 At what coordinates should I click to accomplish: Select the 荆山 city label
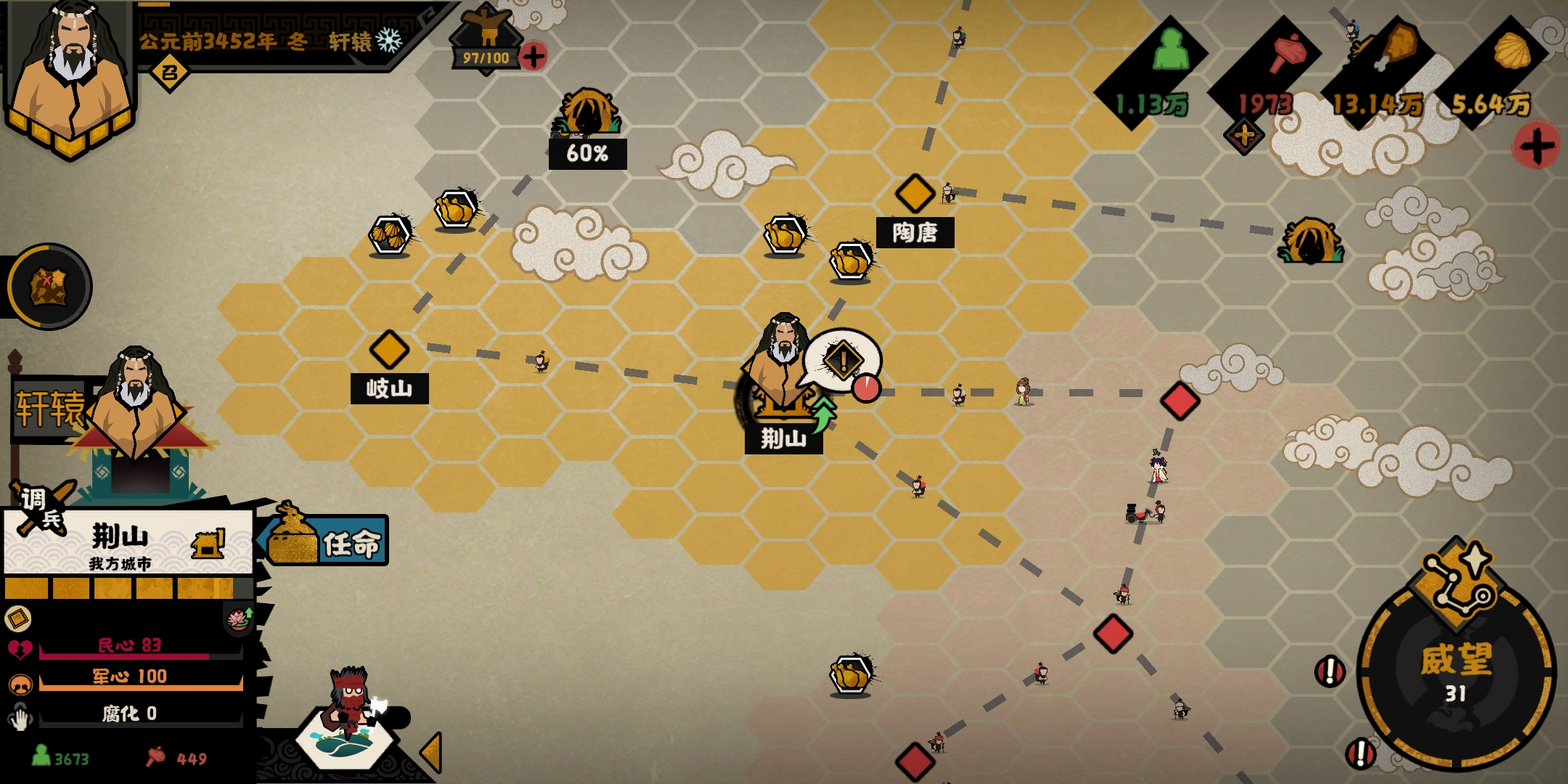[783, 438]
